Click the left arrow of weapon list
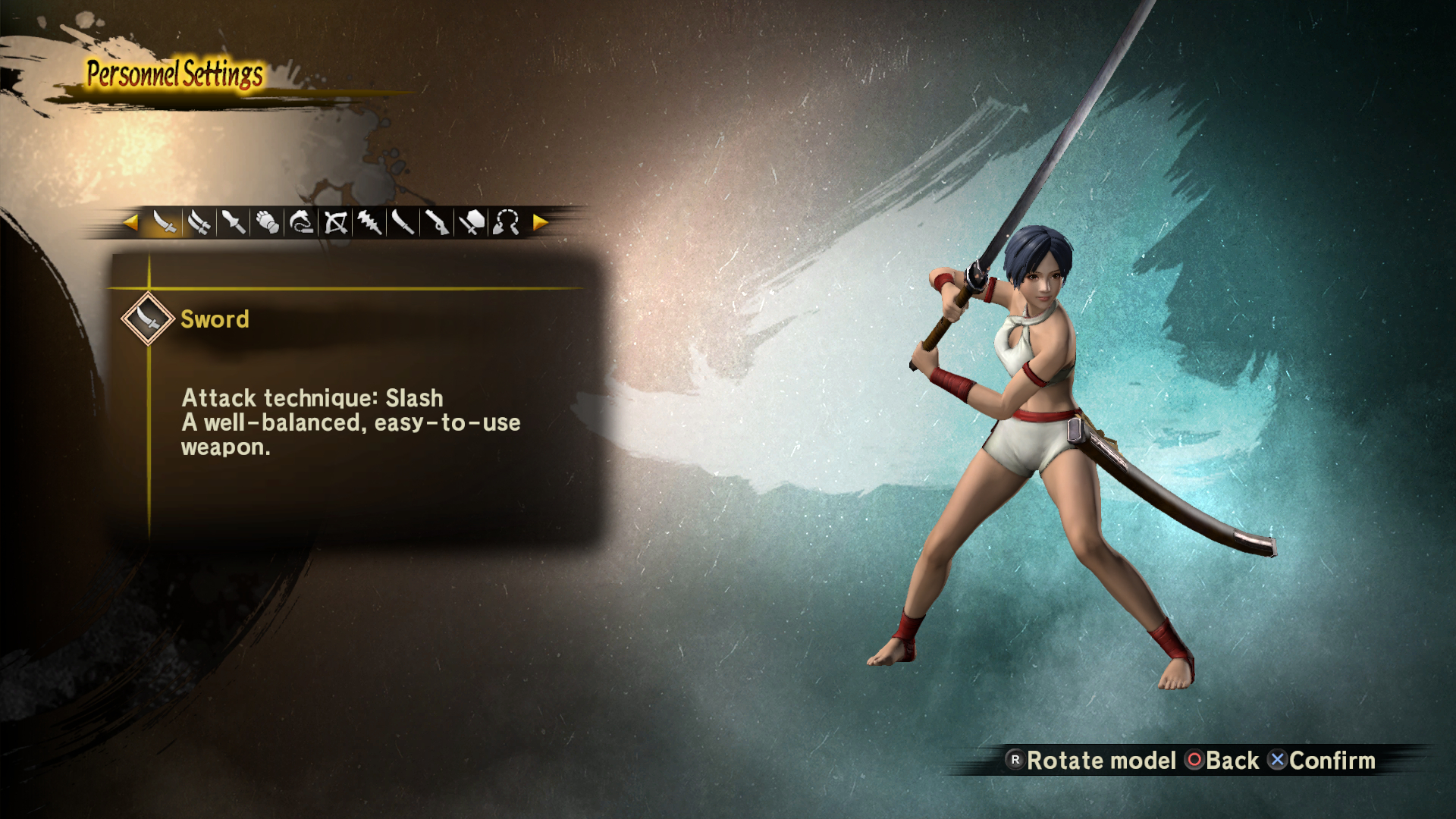 pyautogui.click(x=130, y=222)
